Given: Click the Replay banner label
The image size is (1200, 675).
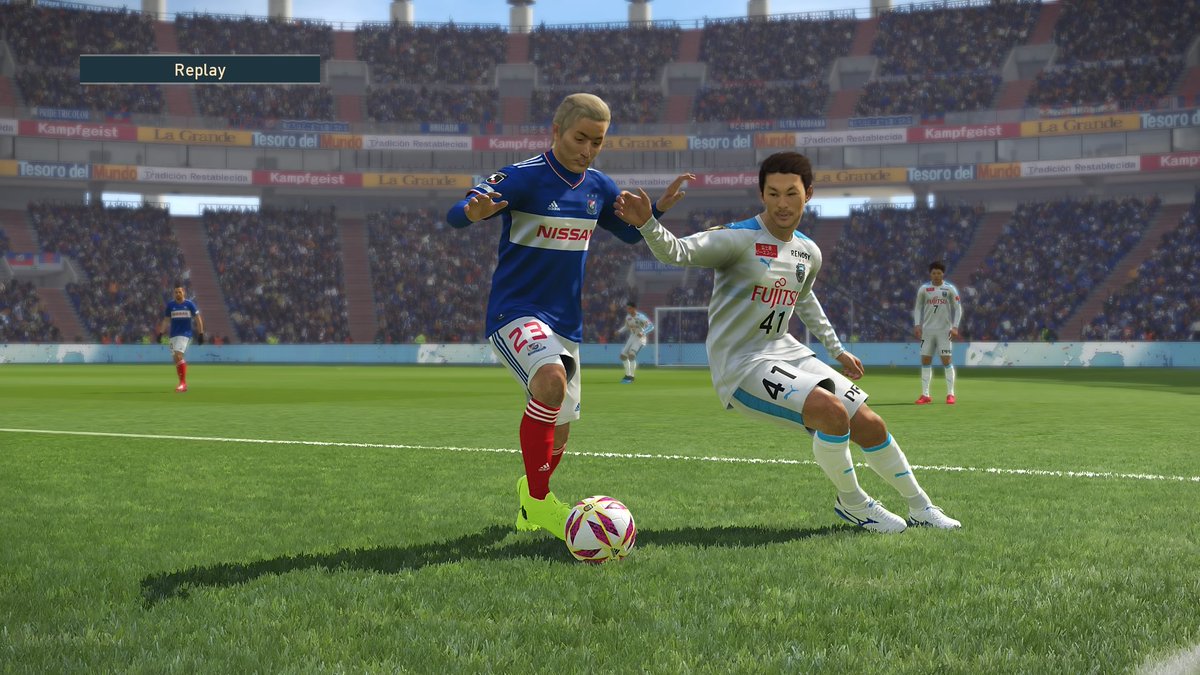Looking at the screenshot, I should (x=200, y=70).
